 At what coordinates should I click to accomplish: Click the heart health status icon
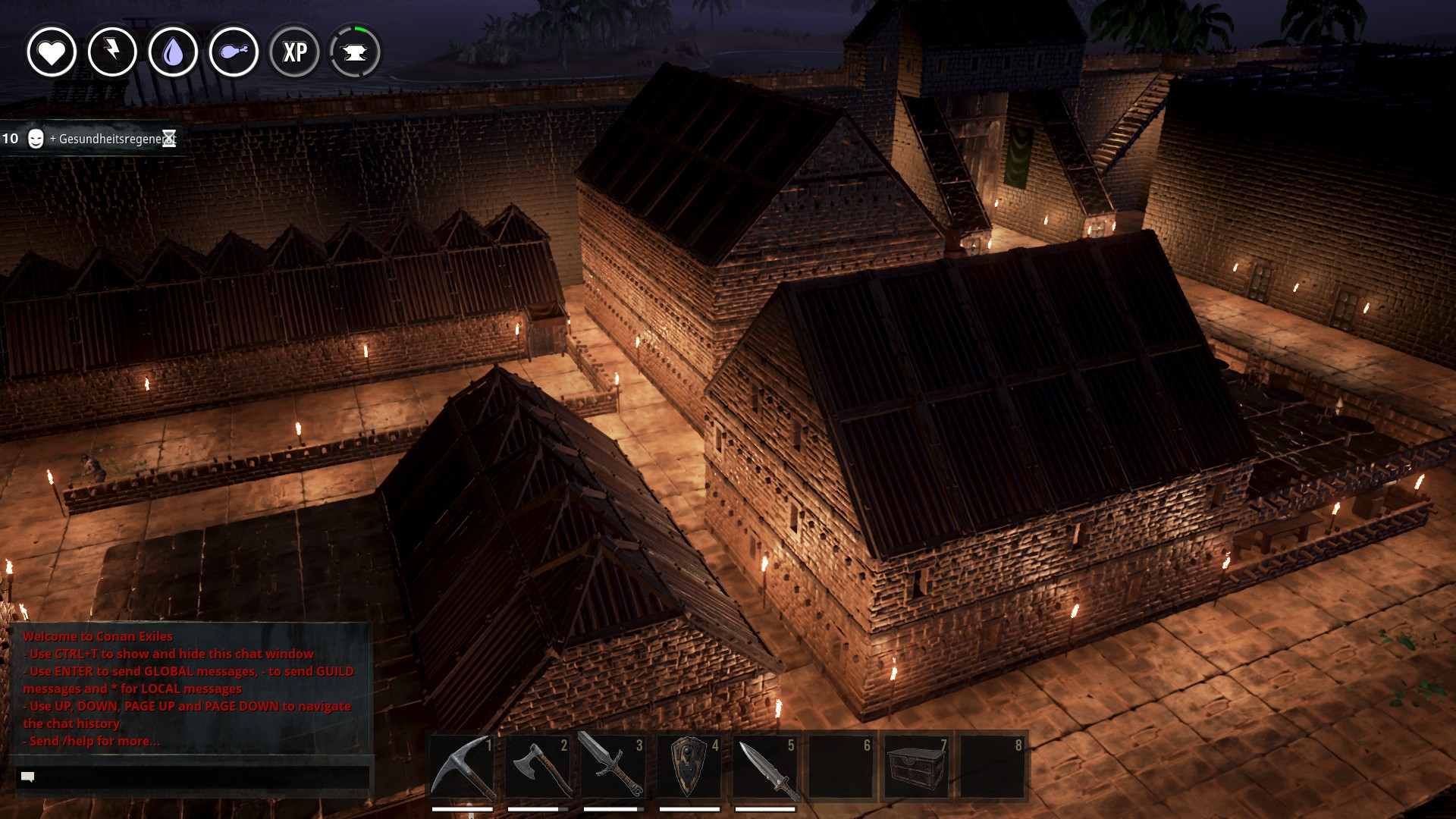click(52, 52)
